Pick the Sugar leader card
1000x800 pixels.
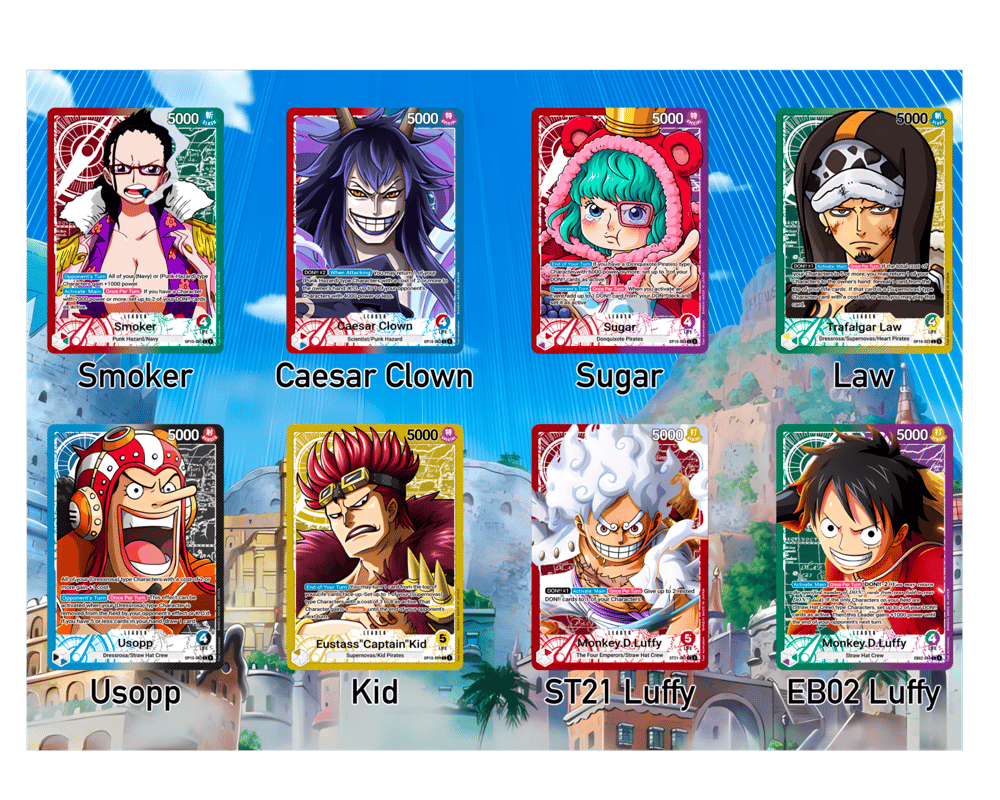[x=620, y=230]
